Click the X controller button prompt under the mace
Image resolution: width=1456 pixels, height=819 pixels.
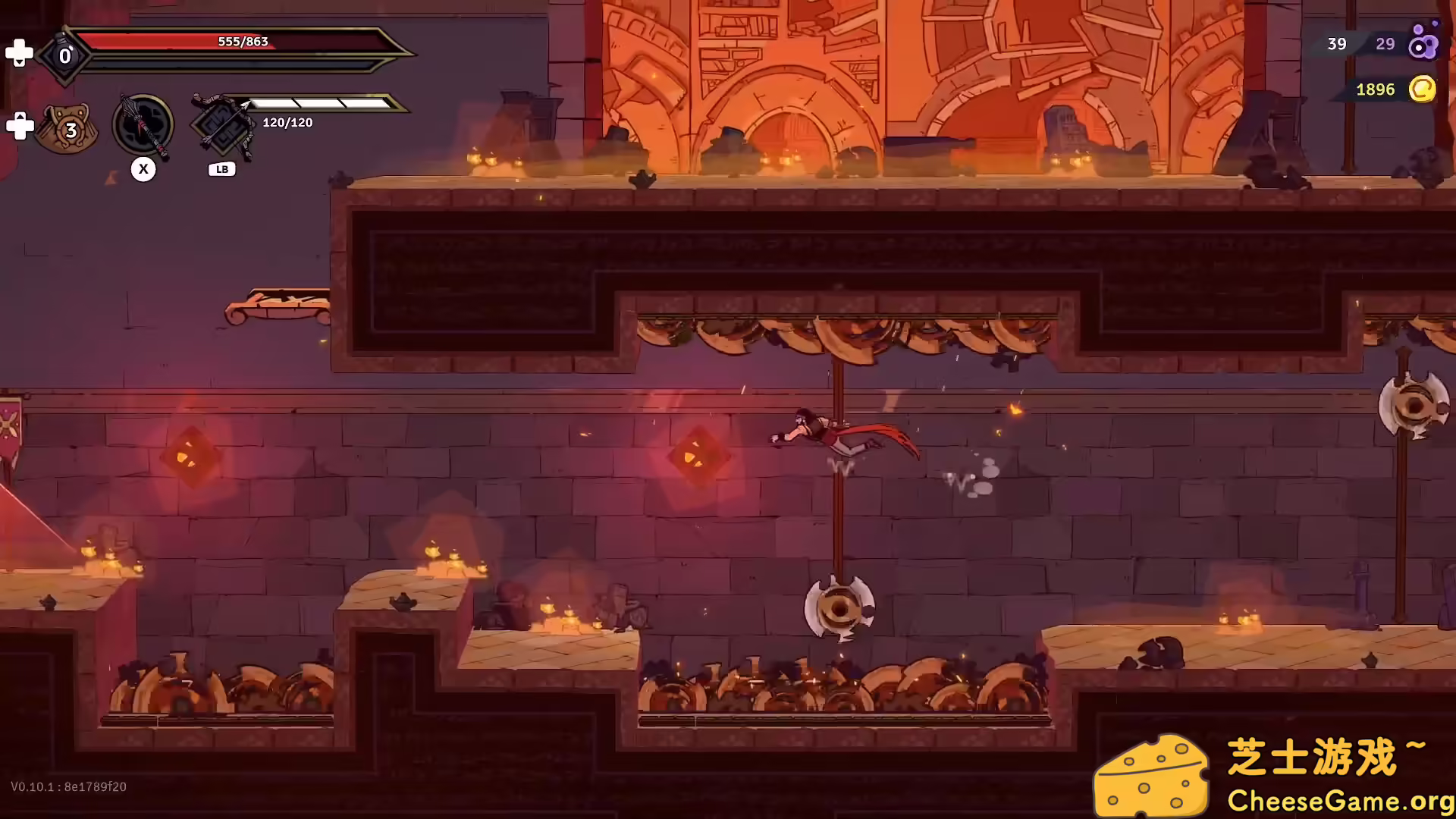tap(143, 169)
